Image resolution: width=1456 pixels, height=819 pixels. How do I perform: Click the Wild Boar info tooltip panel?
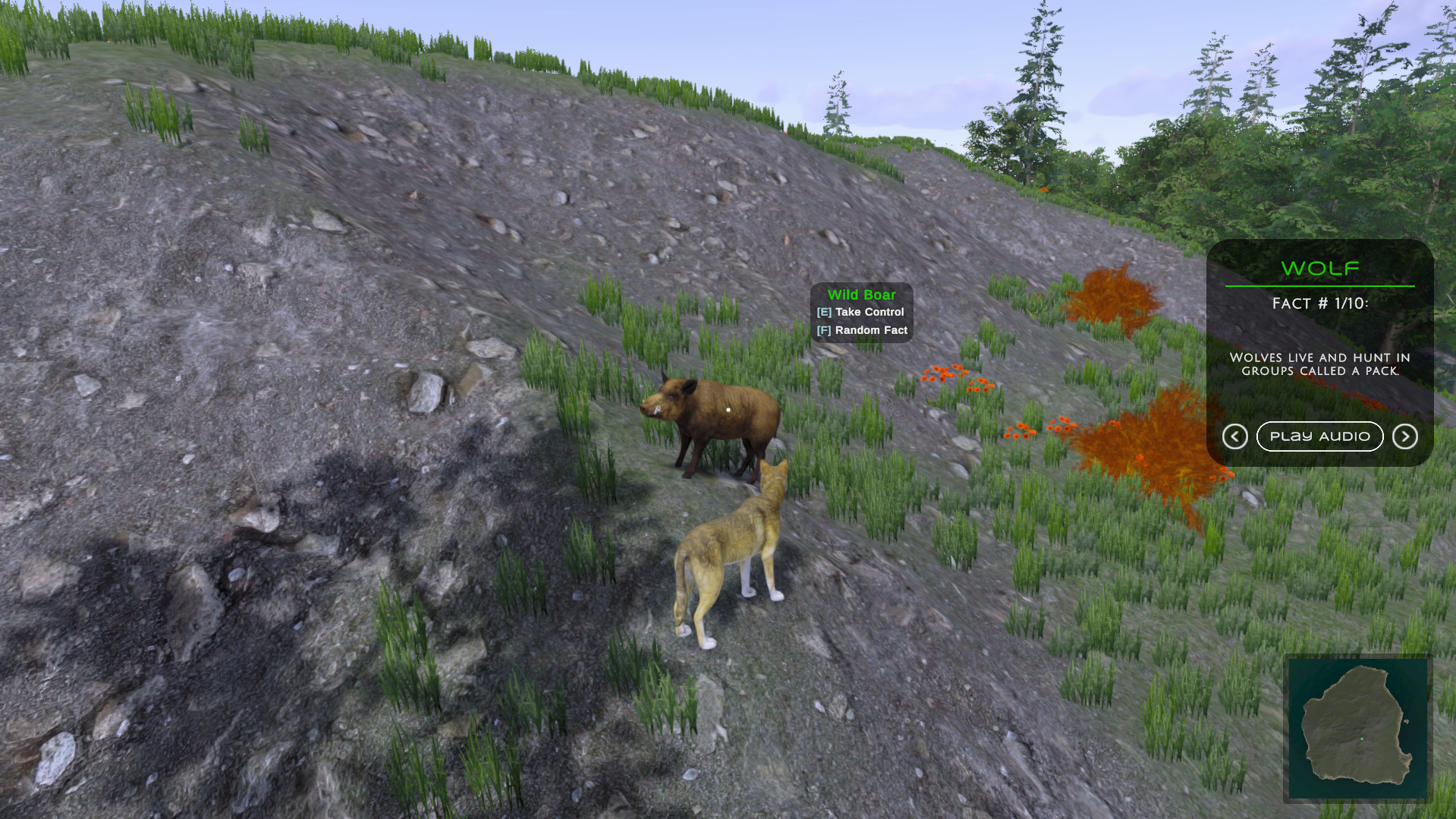coord(862,312)
